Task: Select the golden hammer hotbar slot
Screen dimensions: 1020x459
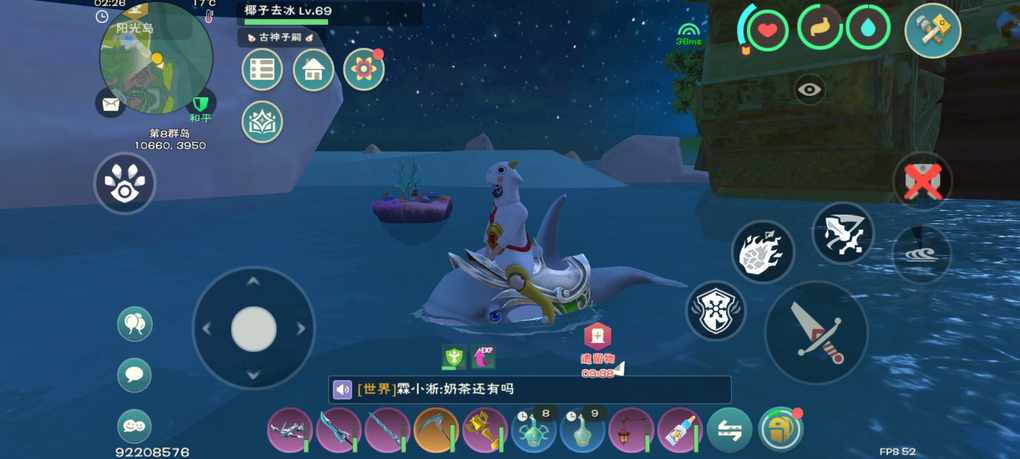Action: pyautogui.click(x=484, y=431)
